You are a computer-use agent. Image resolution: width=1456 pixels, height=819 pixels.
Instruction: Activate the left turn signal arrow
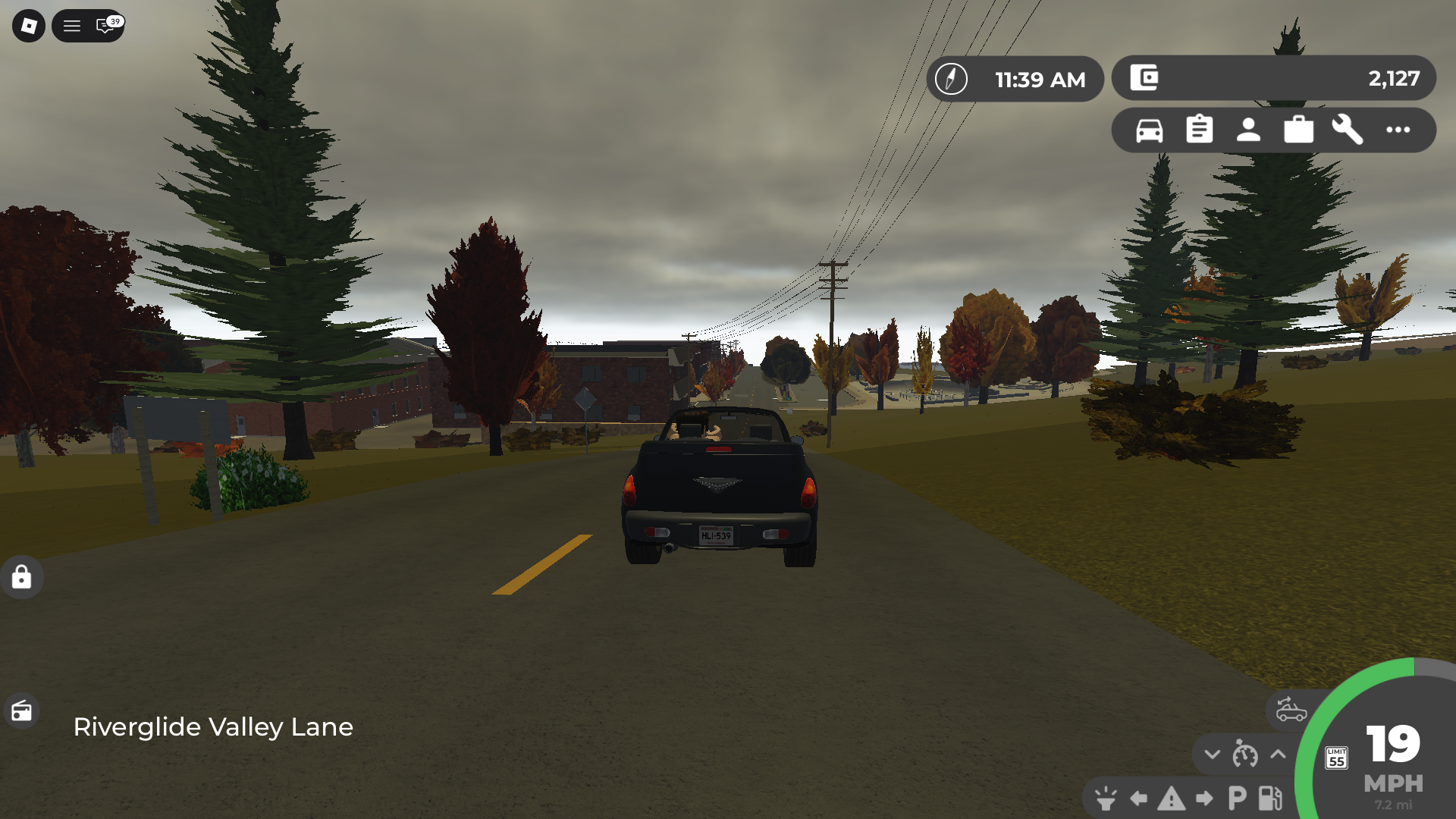(x=1137, y=797)
